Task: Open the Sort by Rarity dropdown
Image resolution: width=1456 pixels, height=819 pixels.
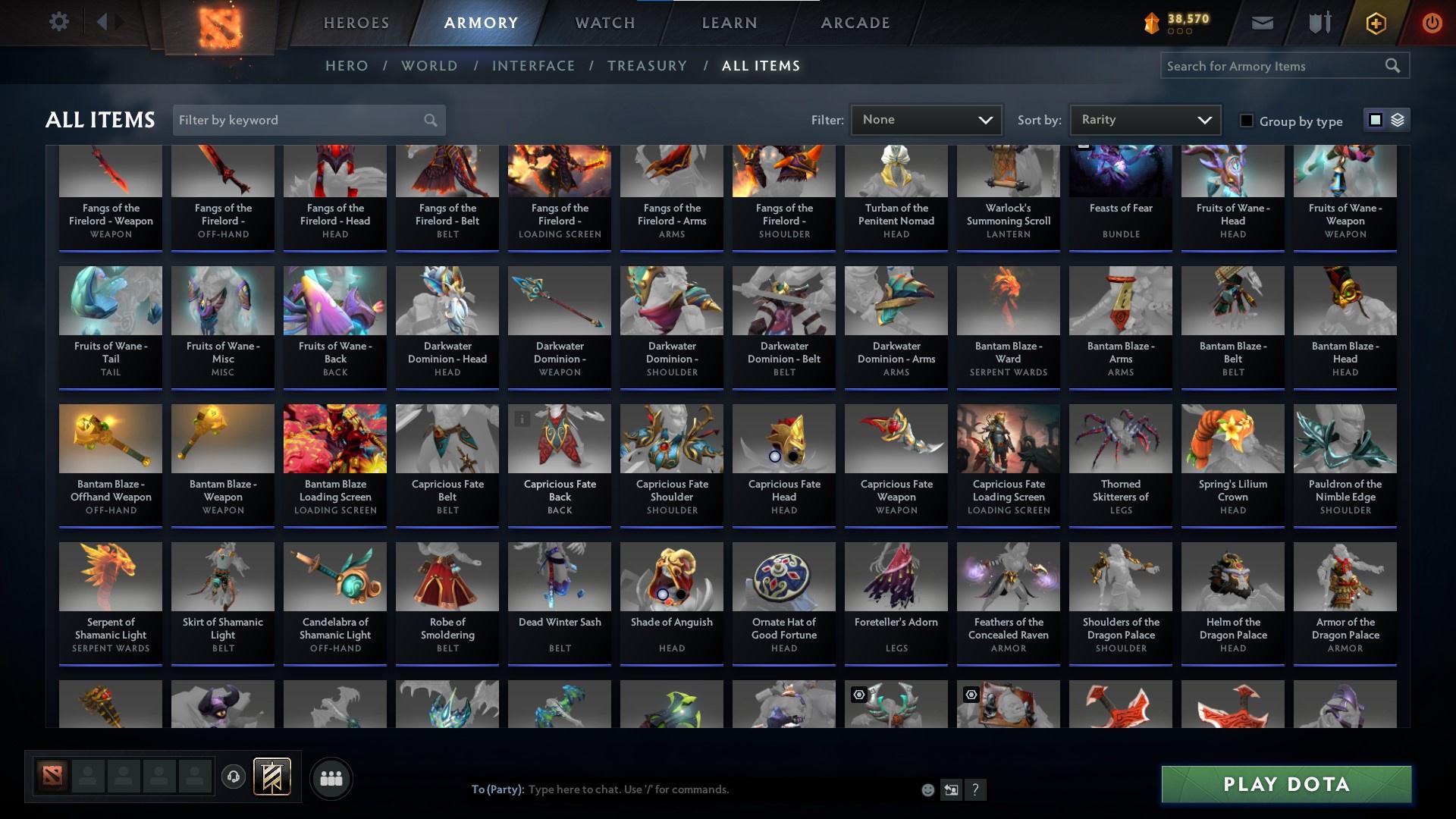Action: tap(1144, 119)
